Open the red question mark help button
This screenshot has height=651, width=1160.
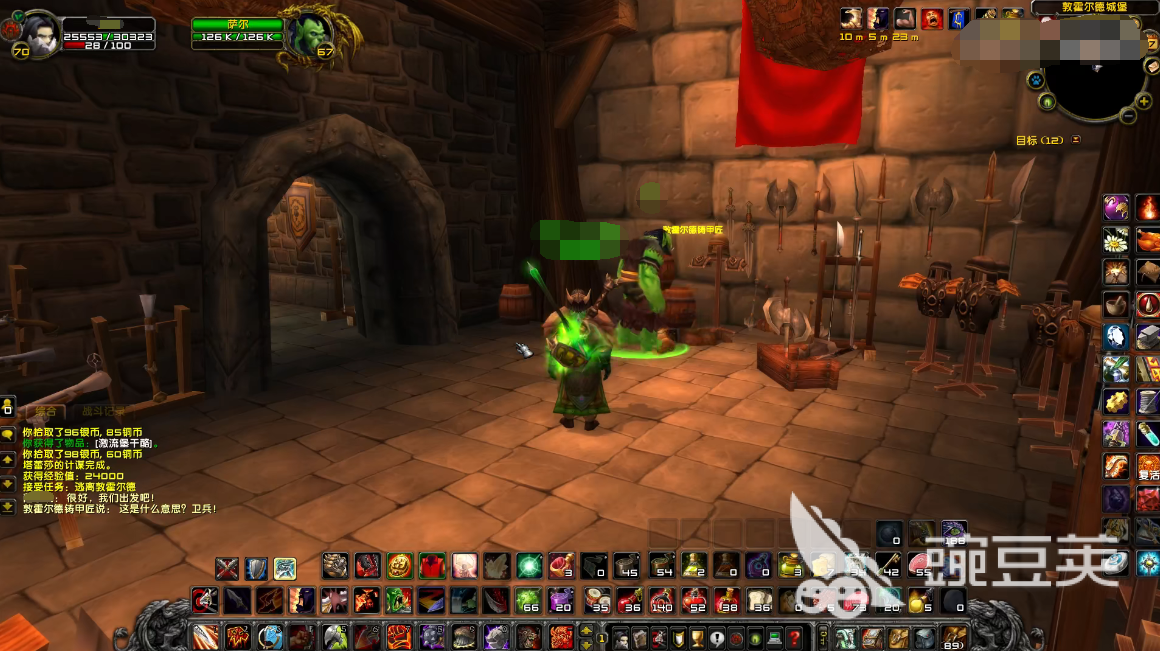click(794, 637)
